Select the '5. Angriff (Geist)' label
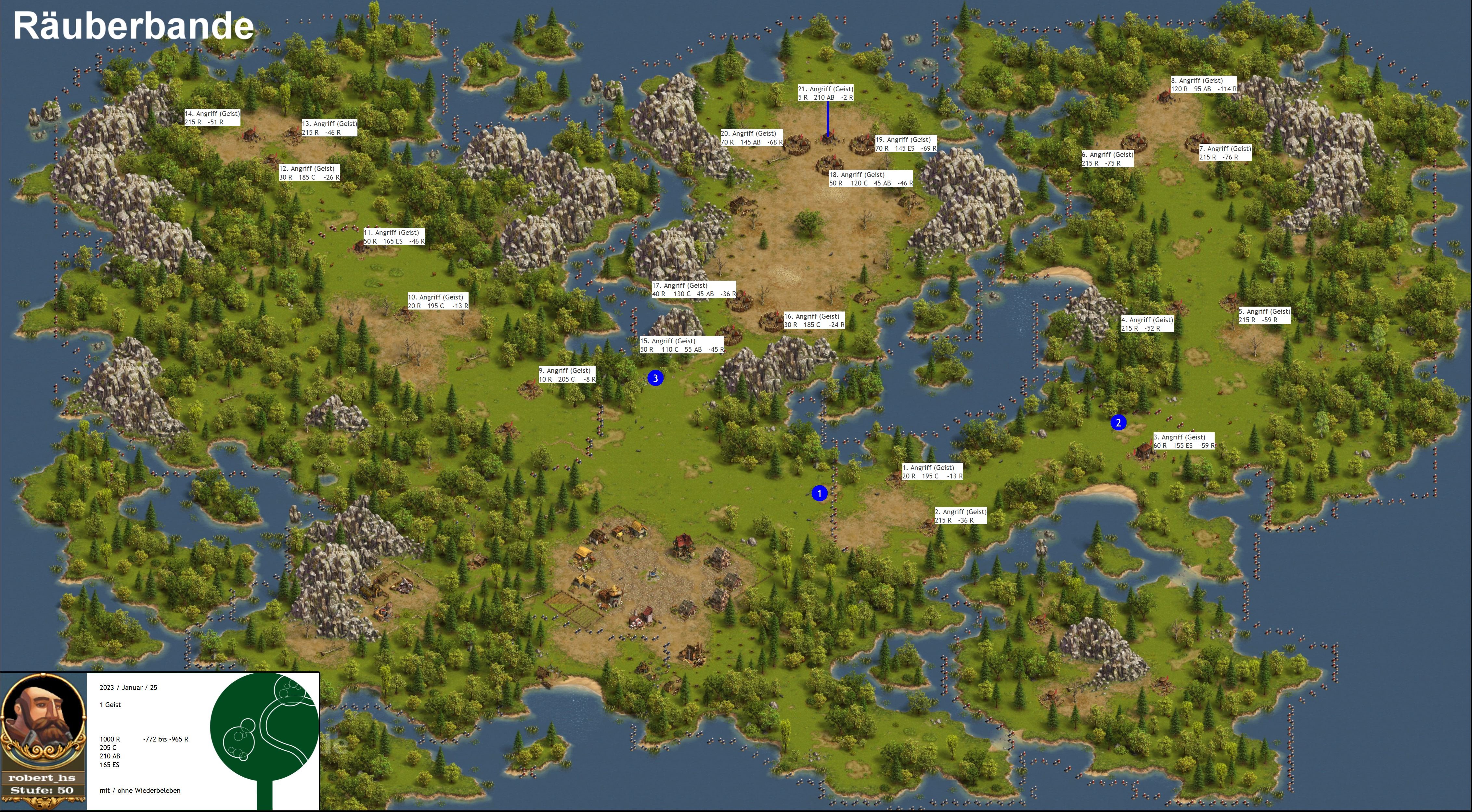Image resolution: width=1472 pixels, height=812 pixels. [1264, 316]
